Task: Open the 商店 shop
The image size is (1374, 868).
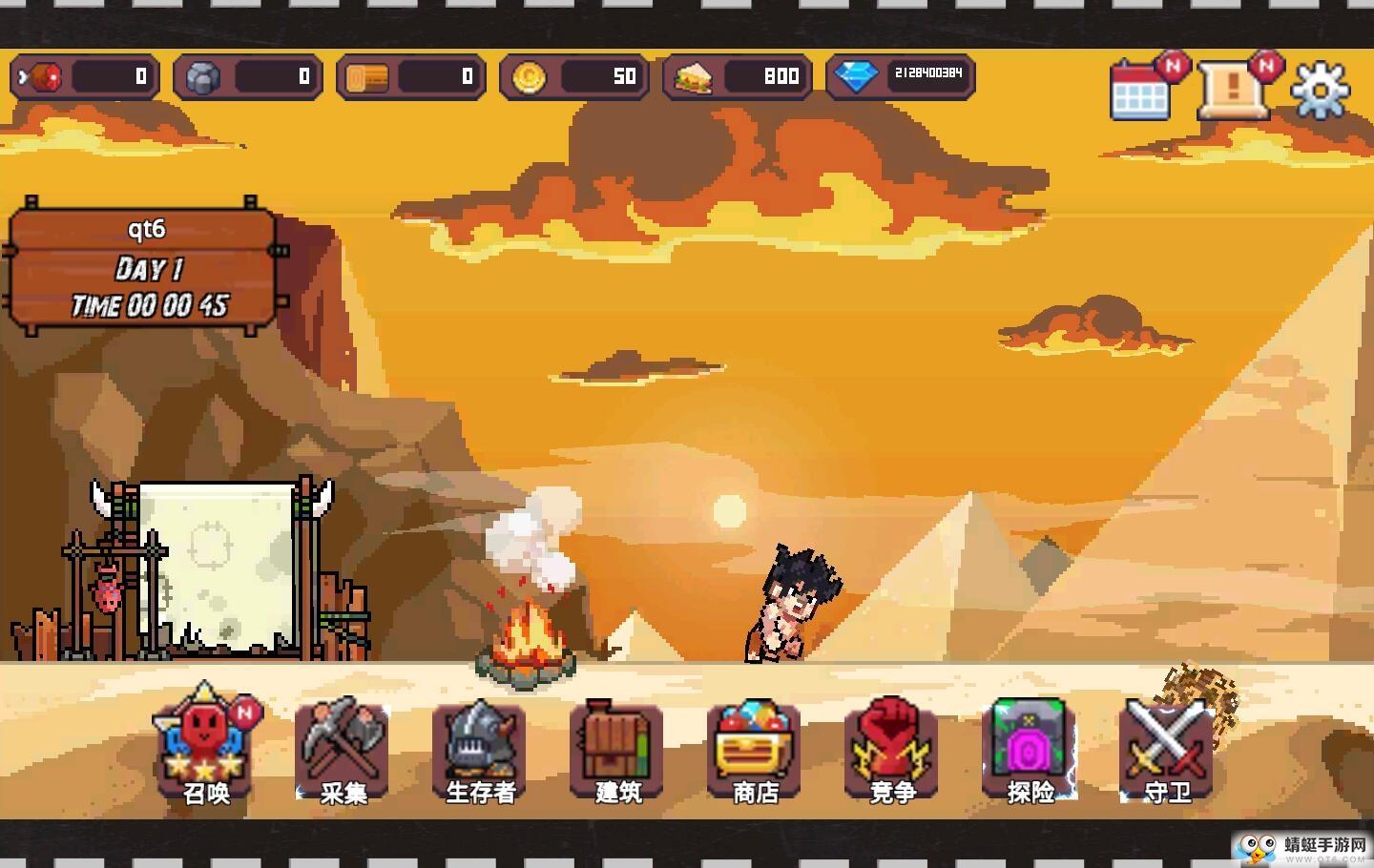Action: coord(755,750)
